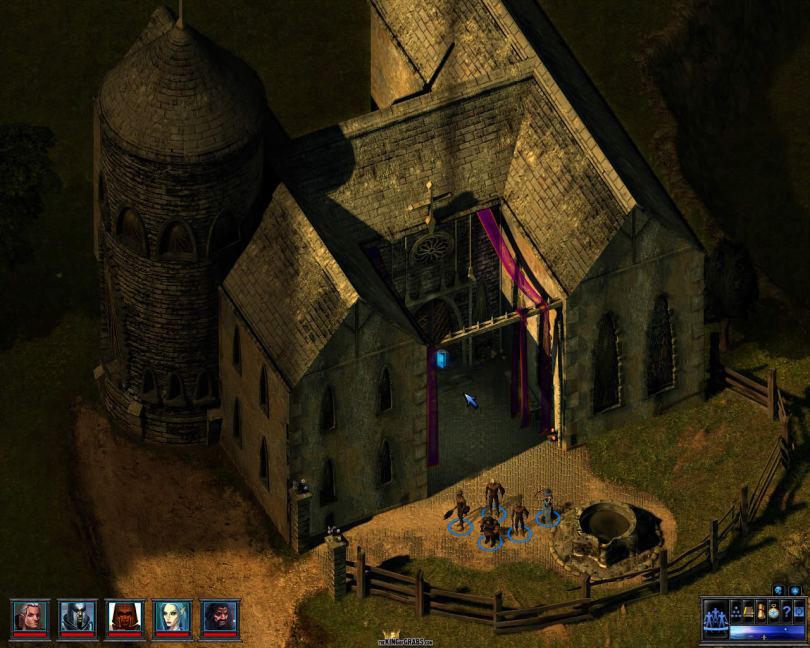Pick the bearded dwarf party portrait
The height and width of the screenshot is (648, 810).
(x=220, y=617)
